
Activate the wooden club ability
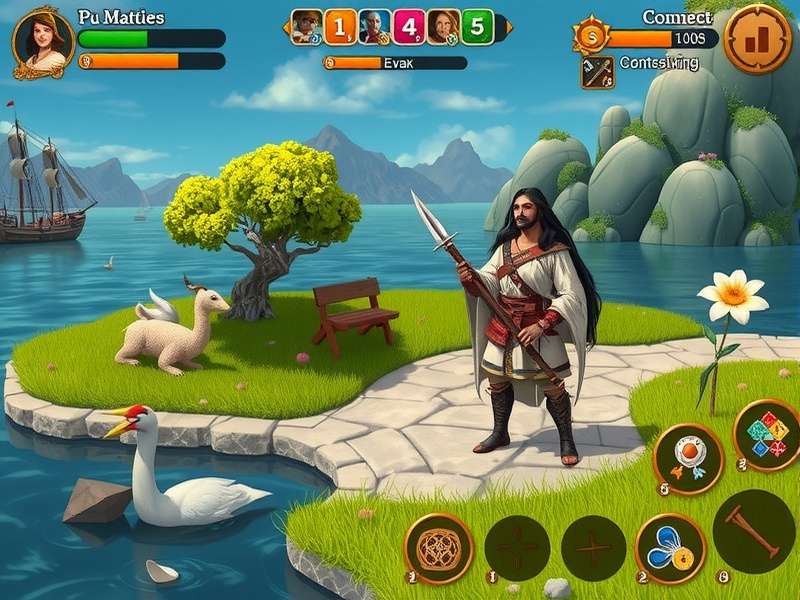754,531
